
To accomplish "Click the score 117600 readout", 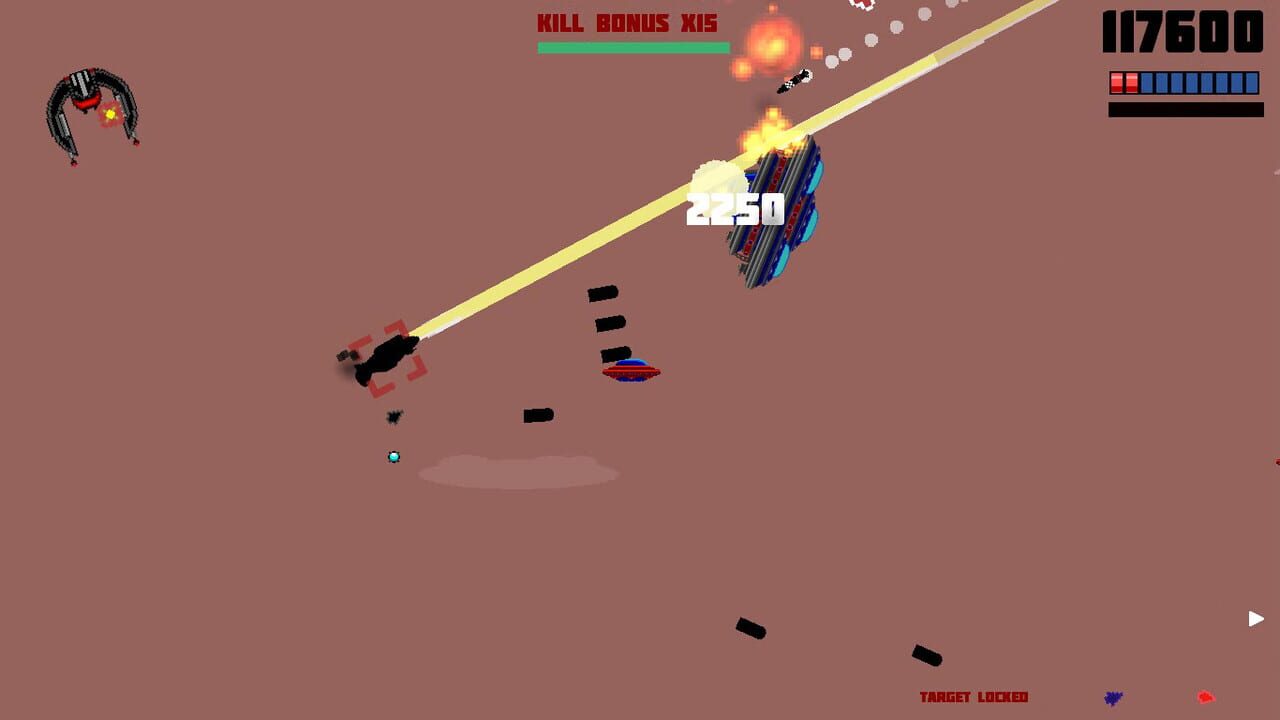I will click(x=1180, y=31).
